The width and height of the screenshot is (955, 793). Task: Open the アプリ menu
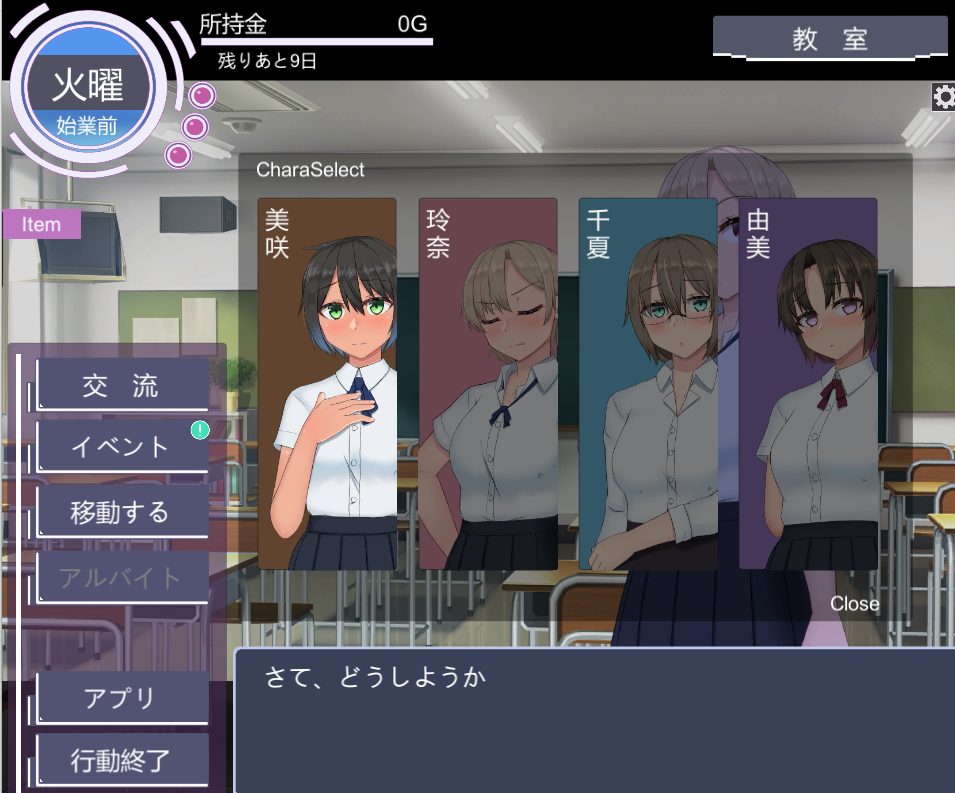pos(122,698)
